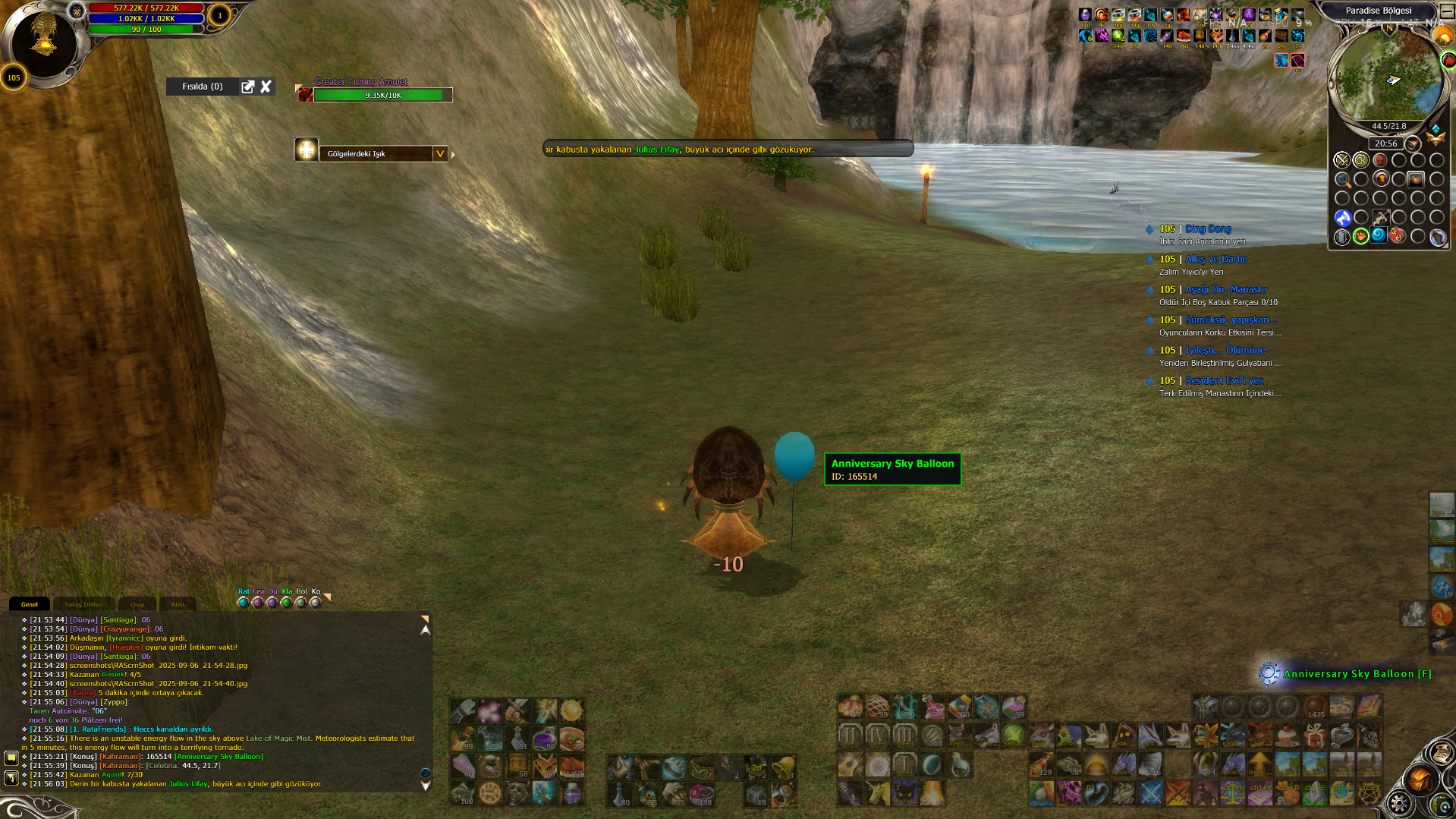Image resolution: width=1456 pixels, height=819 pixels.
Task: Click the magnifying glass search icon
Action: 1342,180
